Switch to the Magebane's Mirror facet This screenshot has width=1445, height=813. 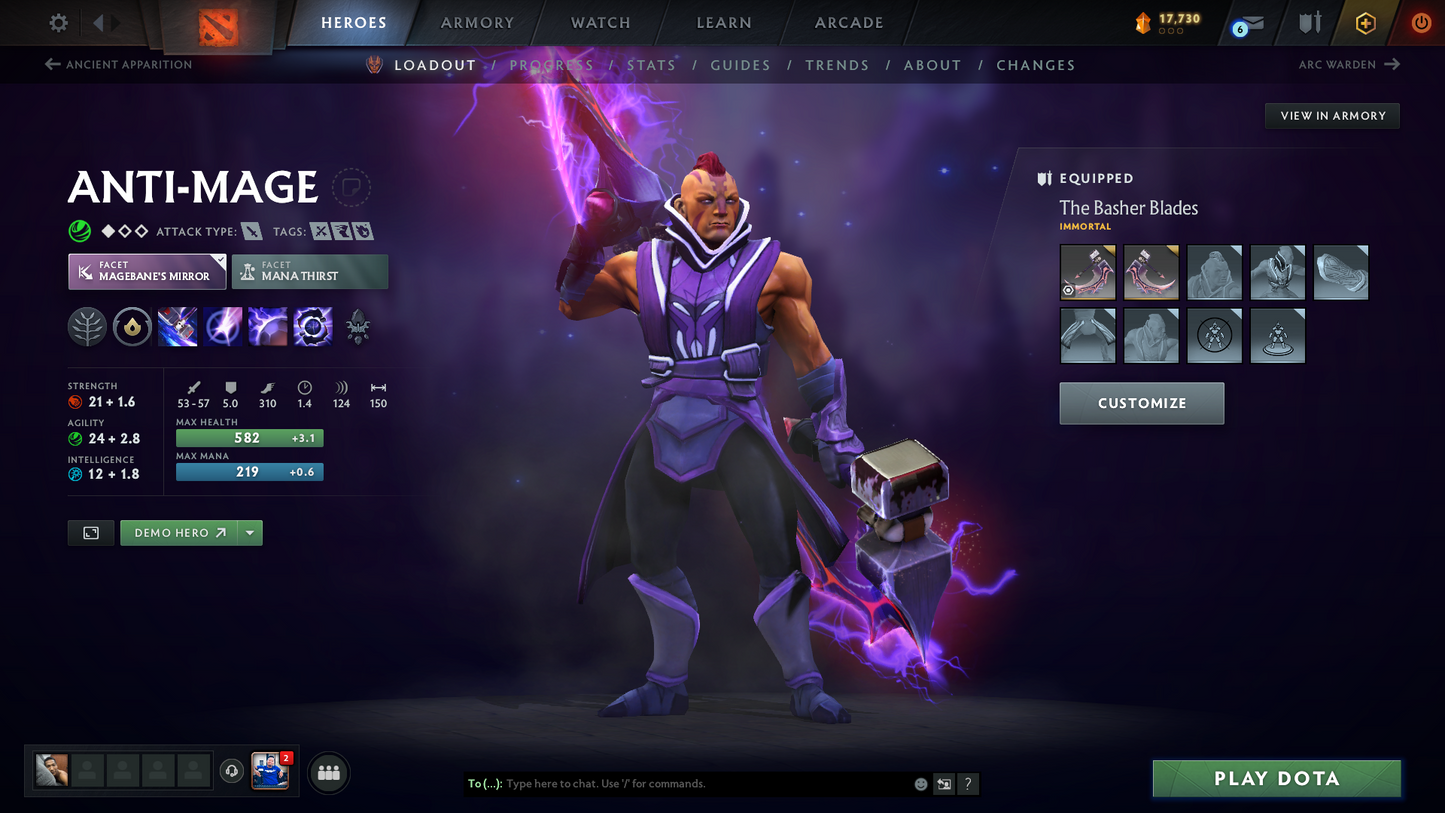[146, 271]
